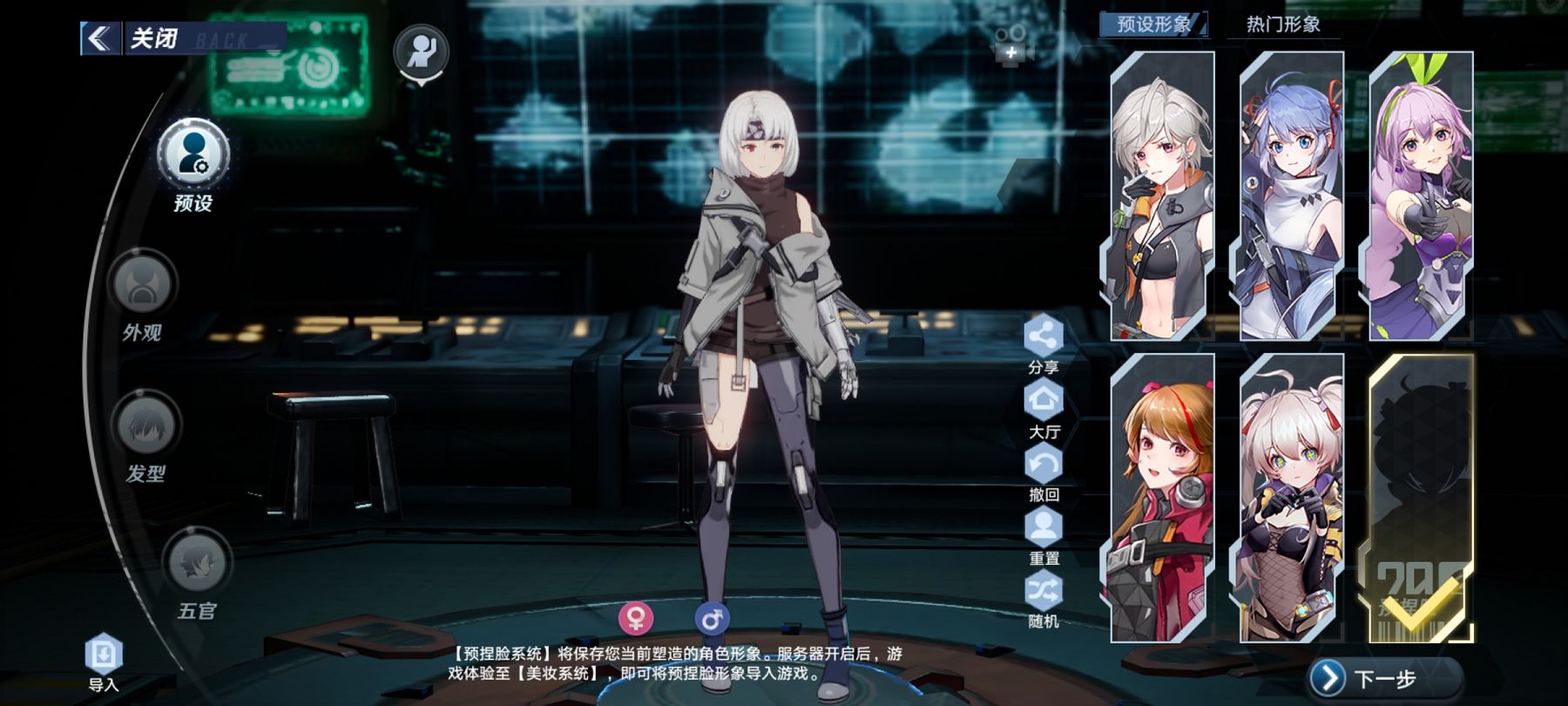Choose the brown-haired red jacket preset
Image resolution: width=1568 pixels, height=706 pixels.
[x=1162, y=498]
